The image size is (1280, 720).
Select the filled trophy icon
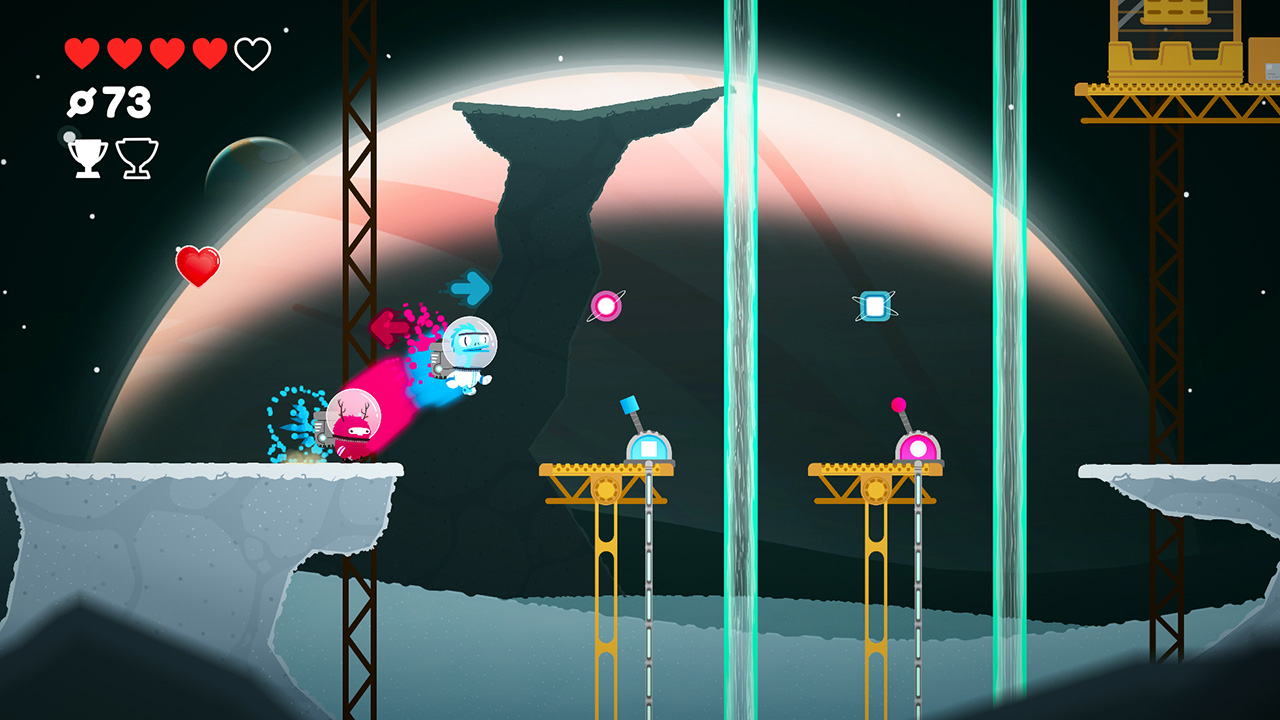click(x=85, y=156)
